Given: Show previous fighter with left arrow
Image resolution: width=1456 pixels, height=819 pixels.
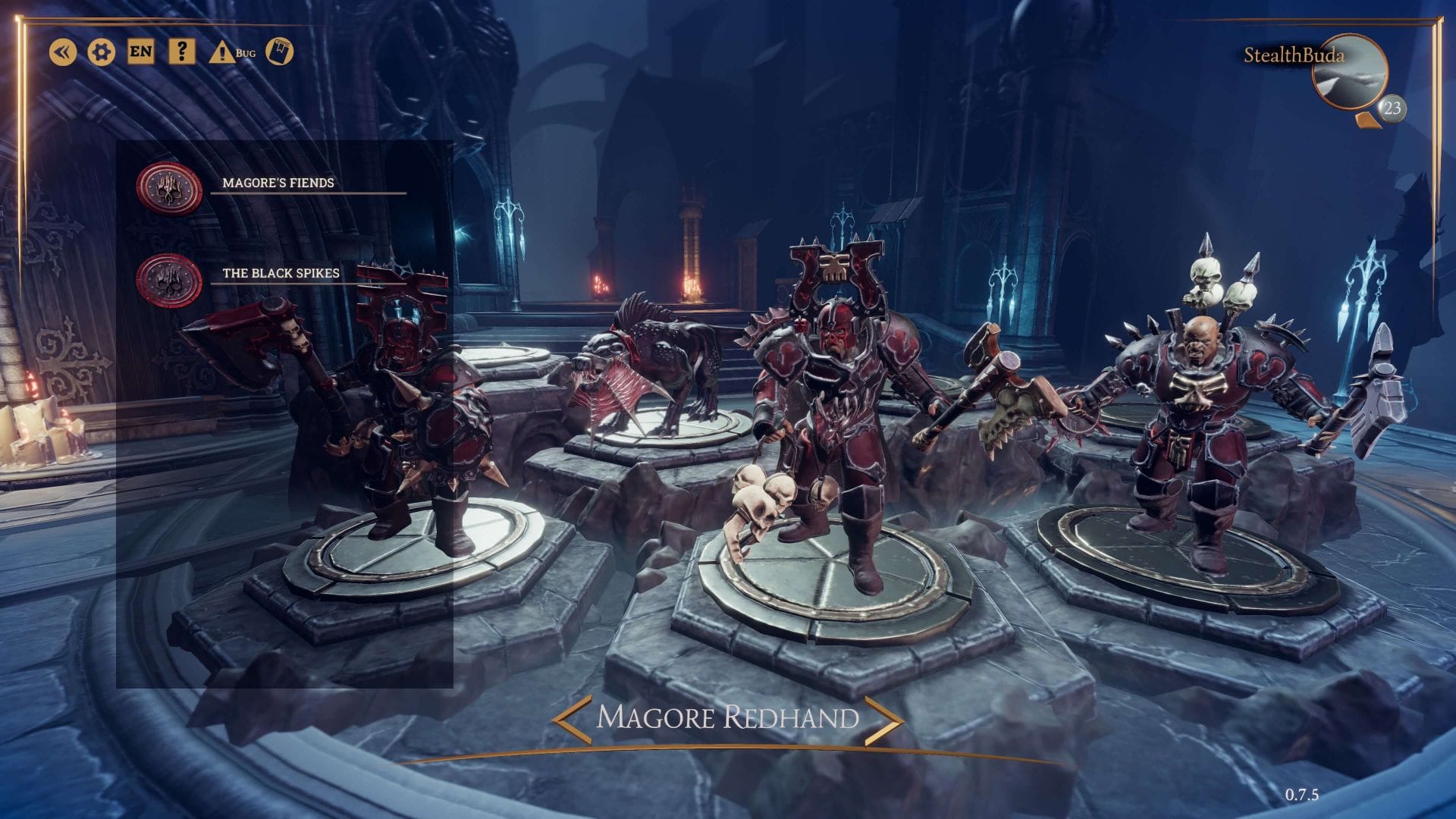Looking at the screenshot, I should tap(571, 717).
